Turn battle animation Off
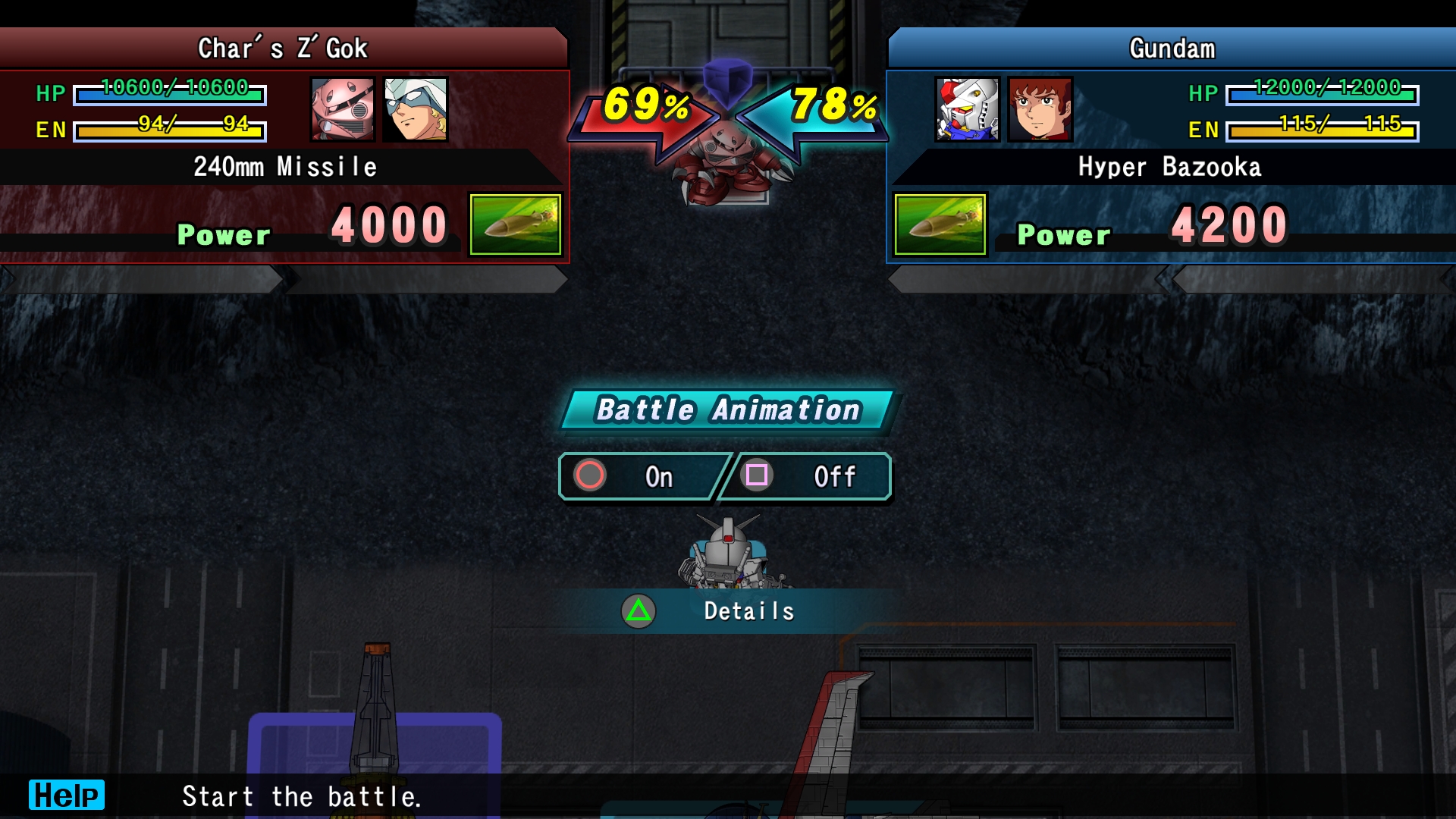 click(806, 476)
